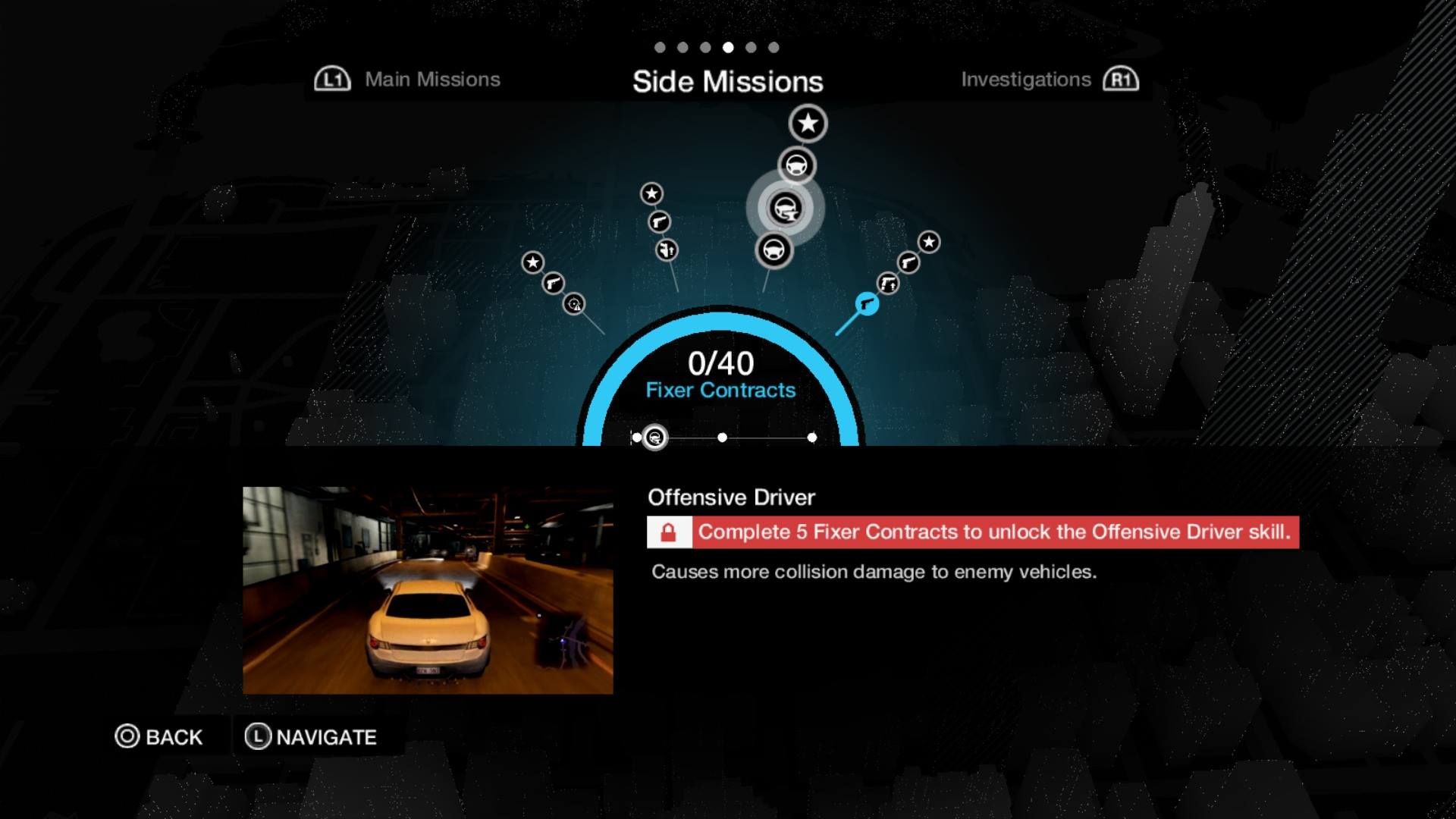1456x819 pixels.
Task: Open the Fixer Contracts progress dial
Action: point(720,376)
